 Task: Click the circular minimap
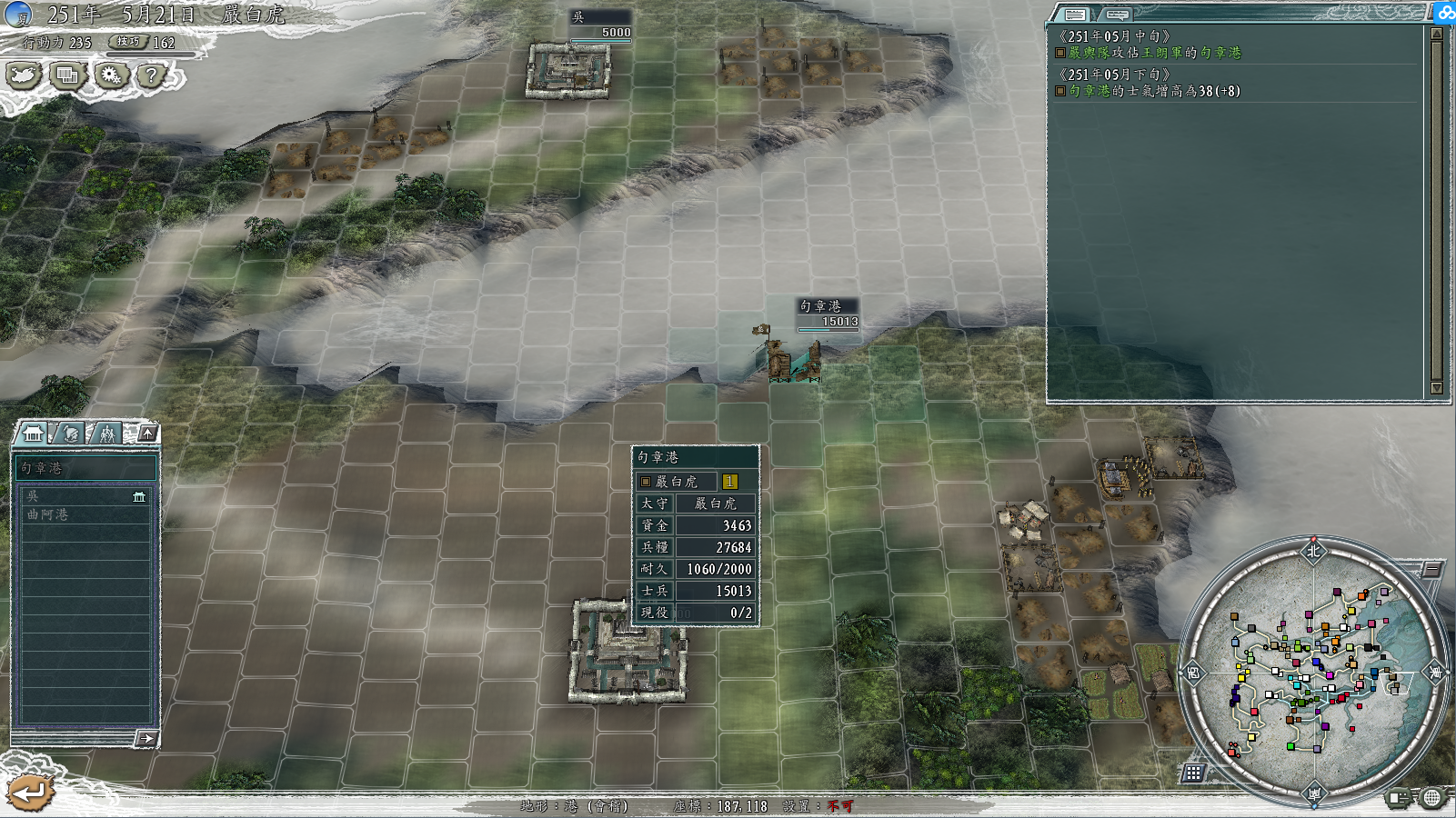(1313, 671)
